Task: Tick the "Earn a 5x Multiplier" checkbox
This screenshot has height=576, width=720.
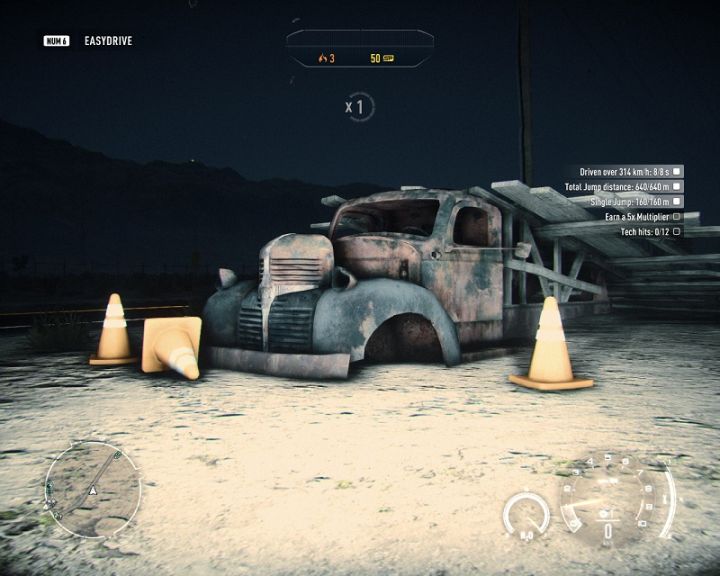Action: pyautogui.click(x=677, y=216)
